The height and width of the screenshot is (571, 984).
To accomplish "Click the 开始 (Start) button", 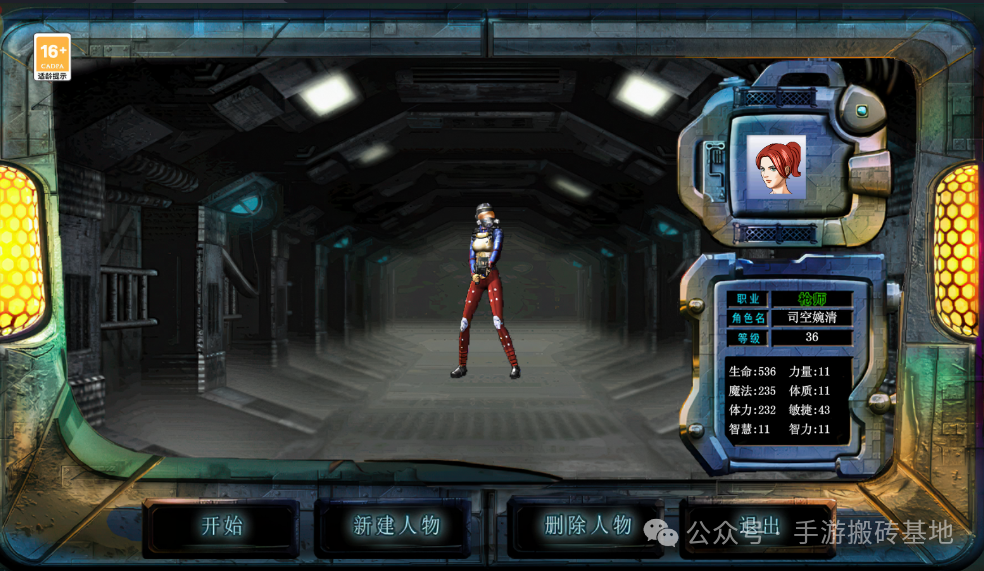I will click(x=221, y=526).
